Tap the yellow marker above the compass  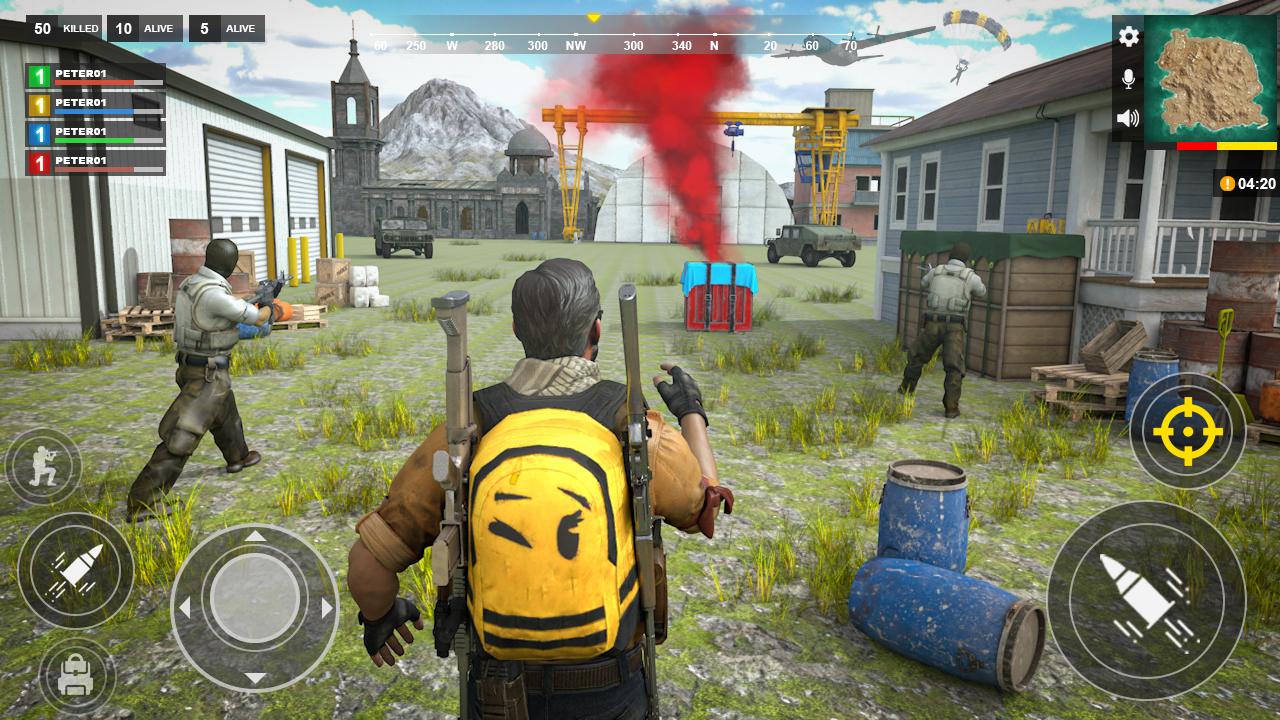pyautogui.click(x=593, y=16)
